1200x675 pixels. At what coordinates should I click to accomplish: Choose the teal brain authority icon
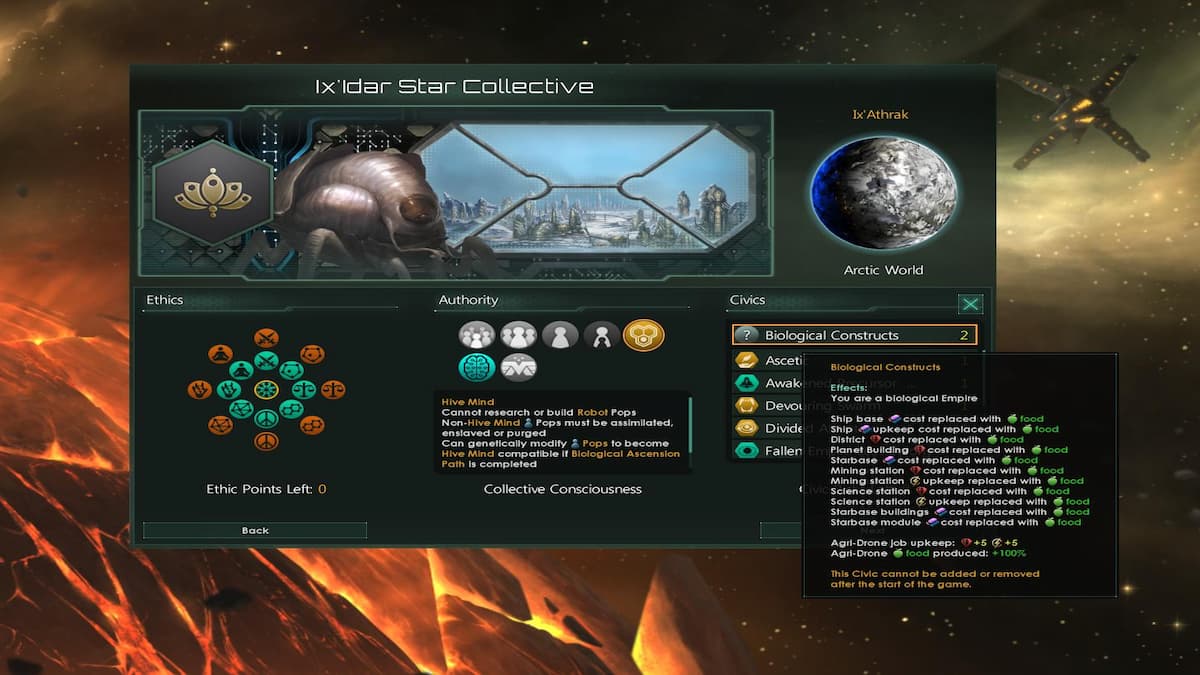[477, 367]
